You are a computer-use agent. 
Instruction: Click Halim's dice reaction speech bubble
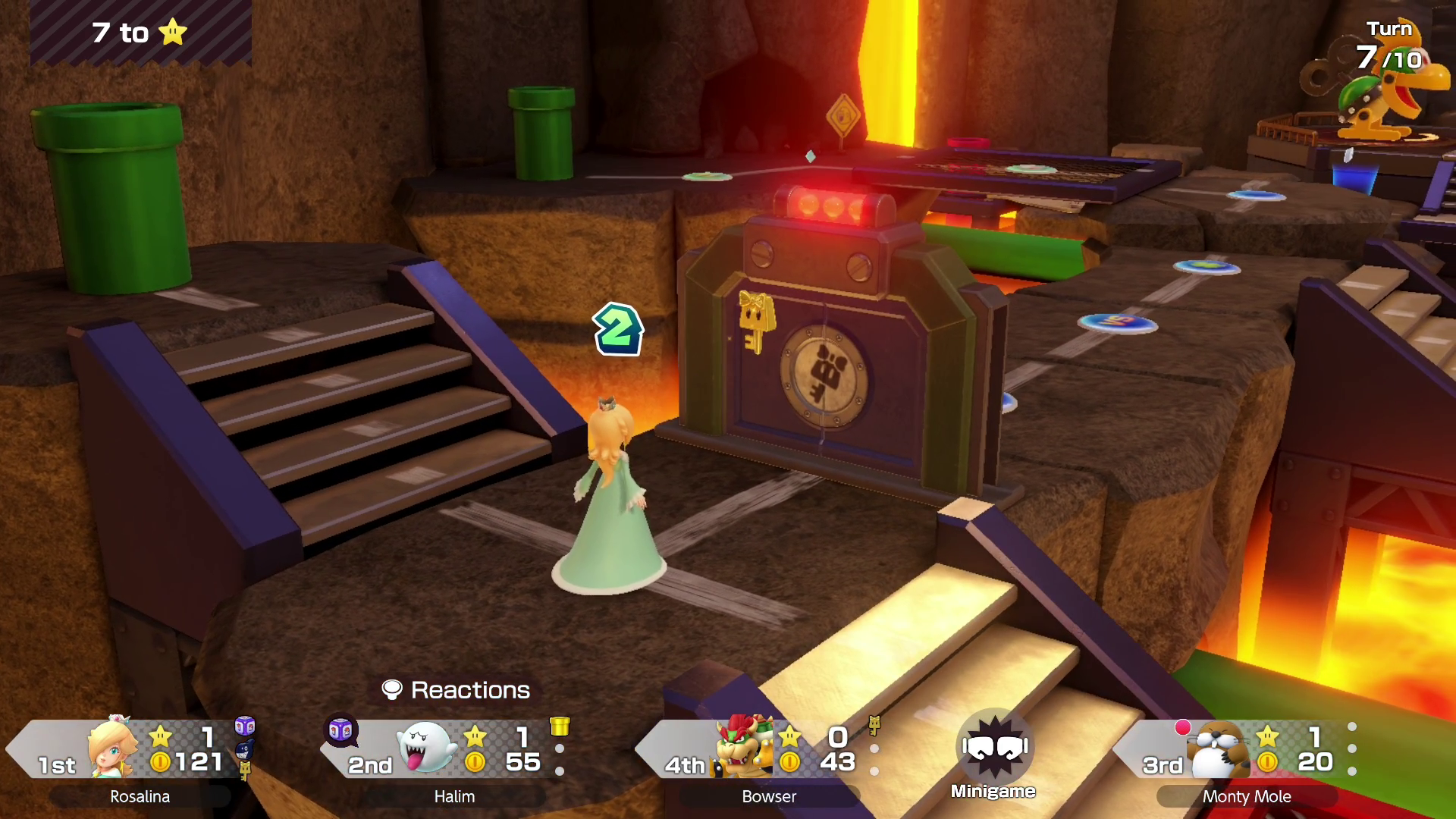(340, 730)
